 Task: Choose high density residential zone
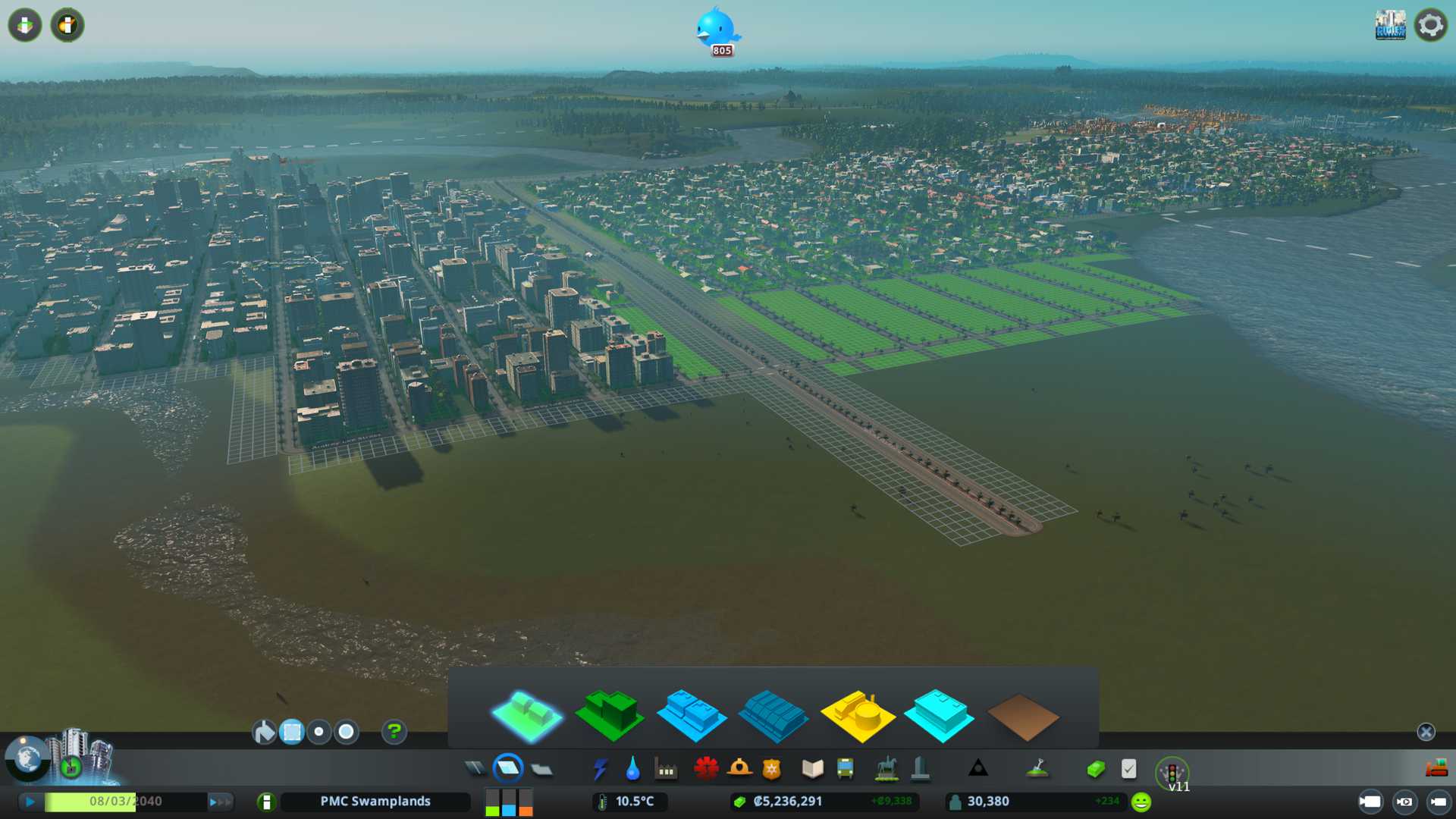click(x=610, y=714)
